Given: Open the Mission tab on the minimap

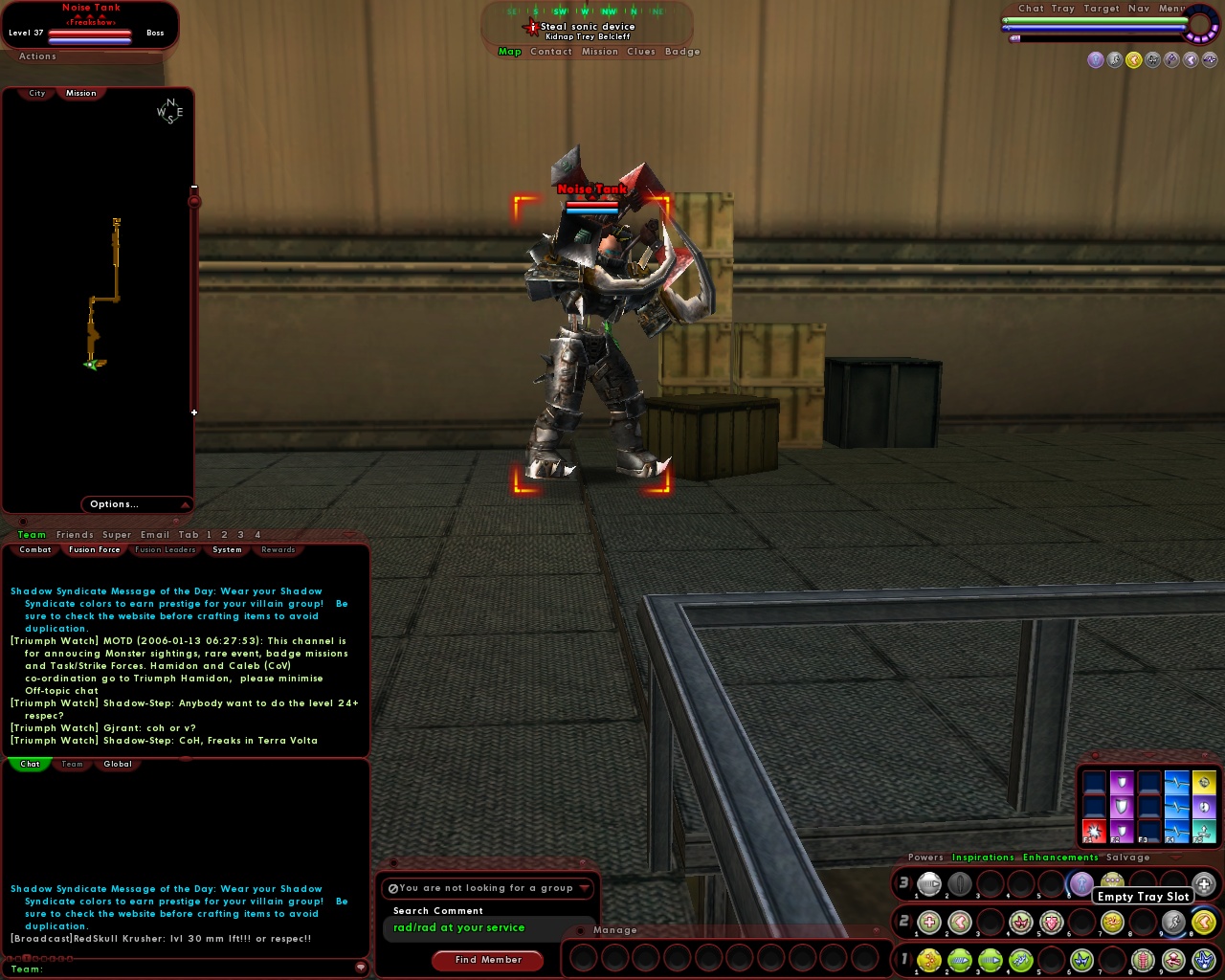Looking at the screenshot, I should pyautogui.click(x=80, y=93).
